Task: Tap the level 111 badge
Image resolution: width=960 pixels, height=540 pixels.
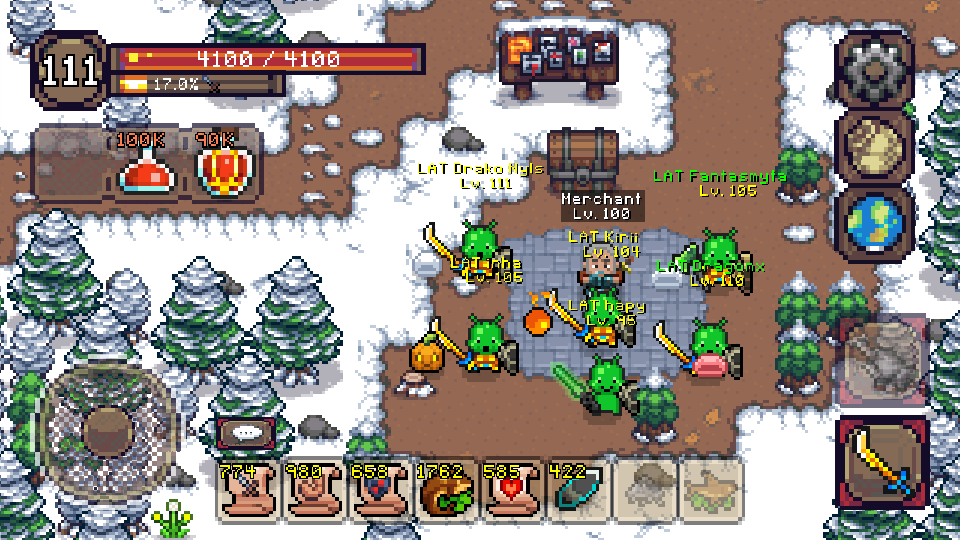Action: tap(70, 71)
